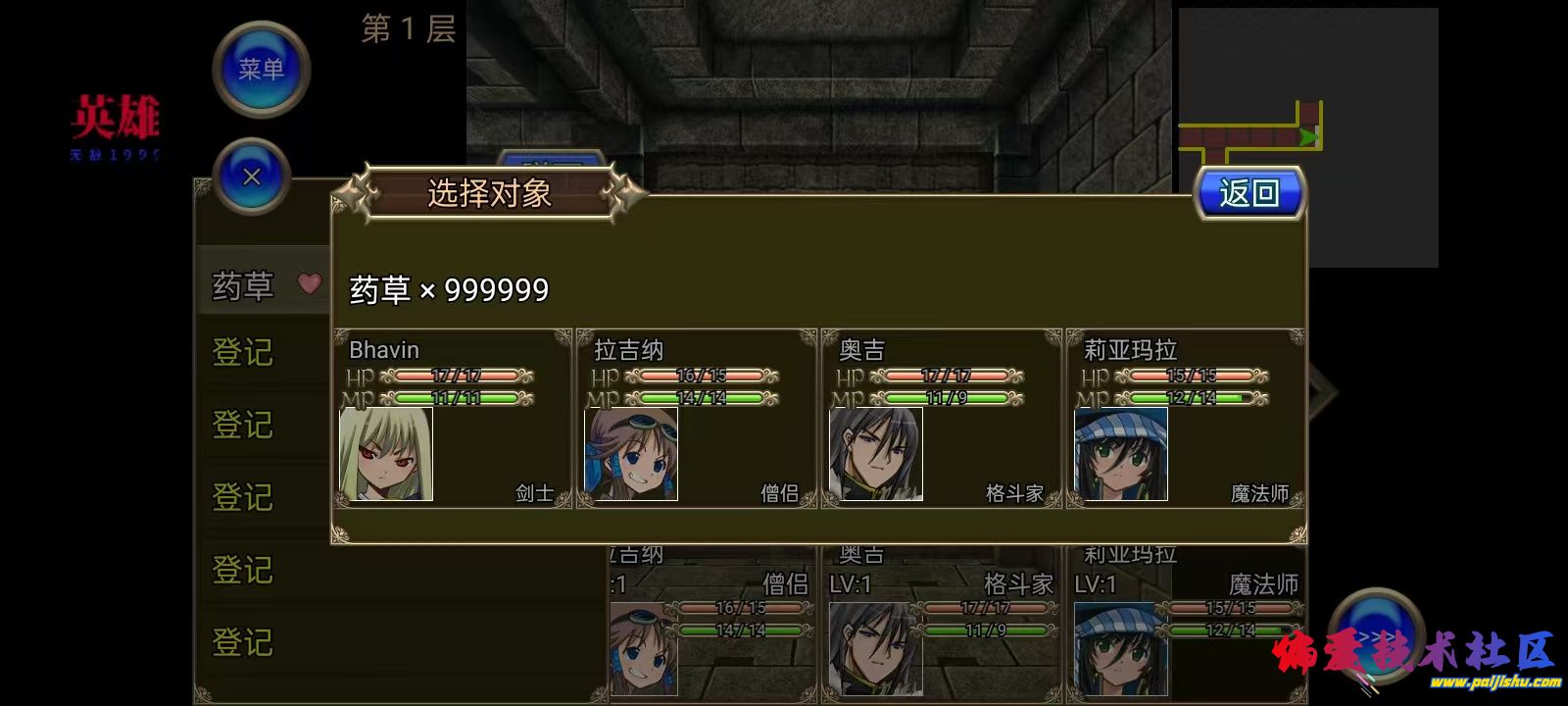Select 奥吉 the 格斗家 portrait

click(877, 454)
